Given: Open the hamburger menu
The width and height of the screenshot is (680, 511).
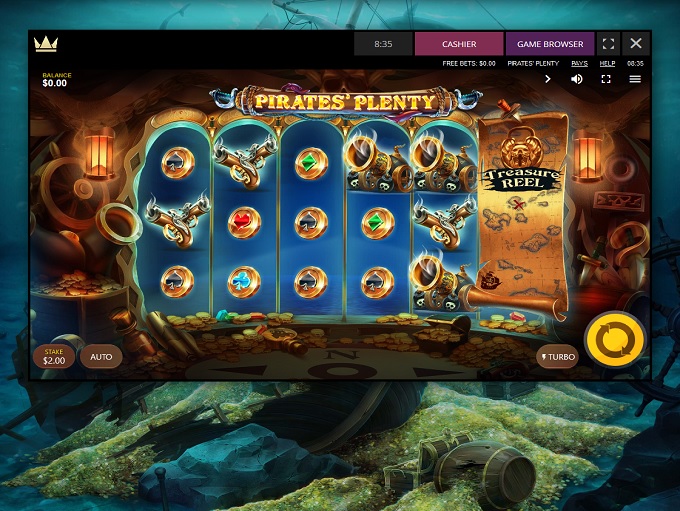Looking at the screenshot, I should pos(635,79).
